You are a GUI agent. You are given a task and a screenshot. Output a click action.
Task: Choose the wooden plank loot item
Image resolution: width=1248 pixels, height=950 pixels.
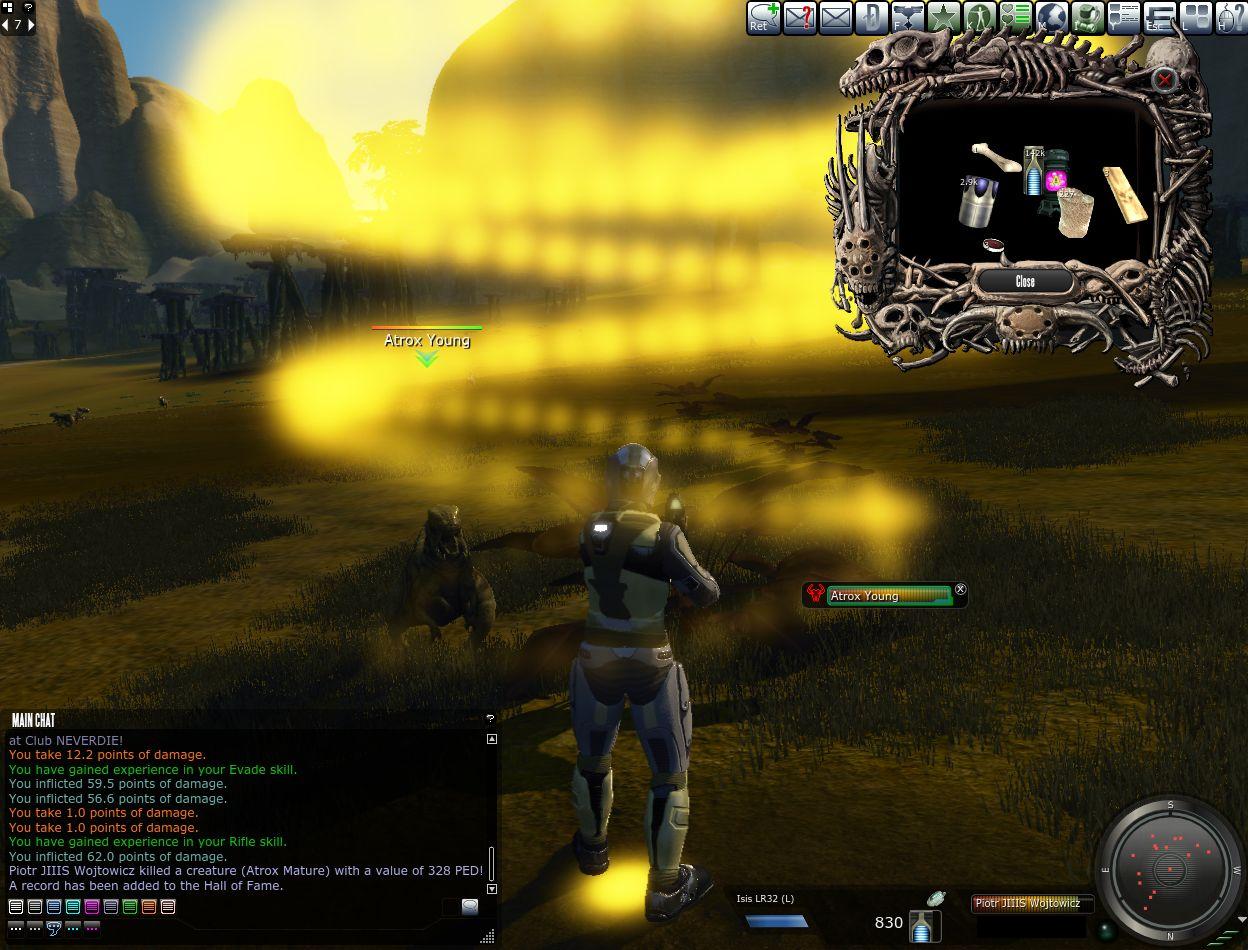point(1124,195)
